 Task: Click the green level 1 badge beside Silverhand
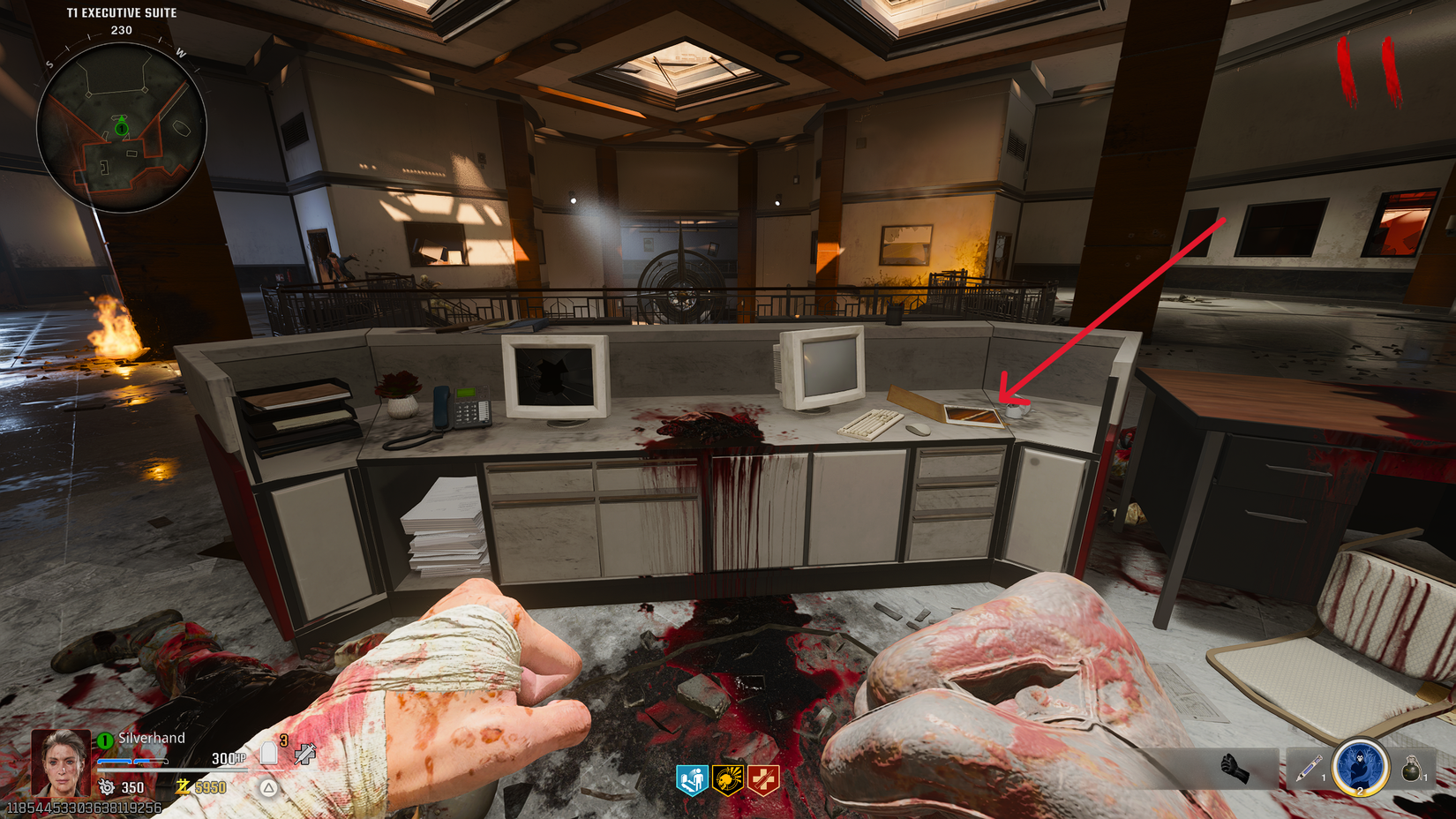click(103, 739)
